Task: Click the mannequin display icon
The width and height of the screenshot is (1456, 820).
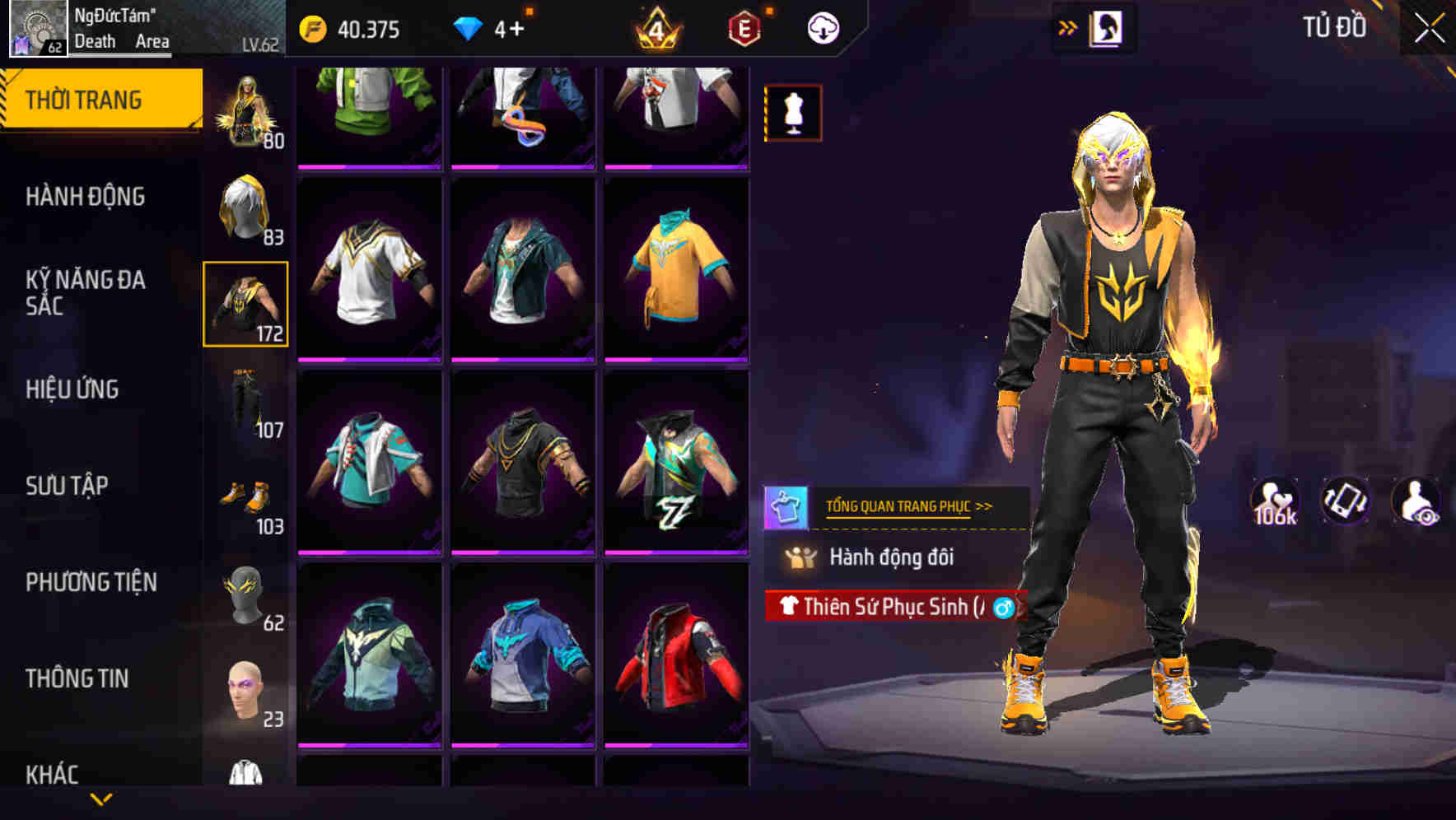Action: (x=791, y=112)
